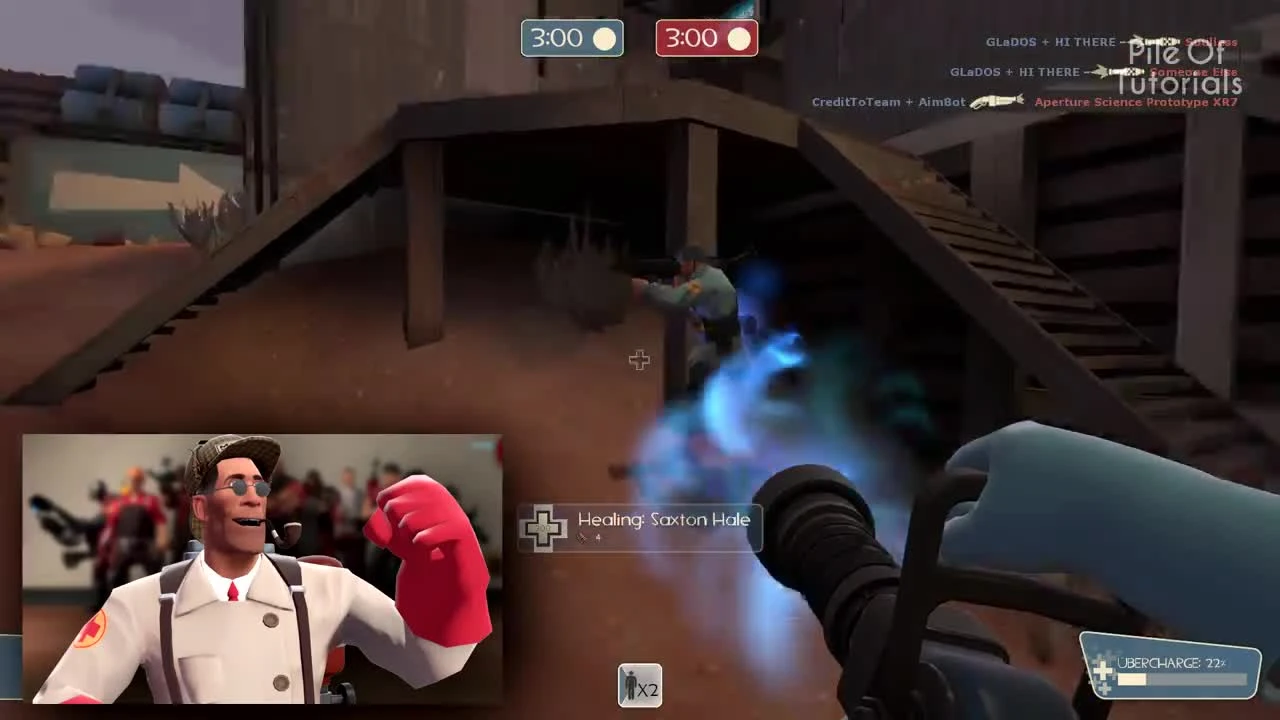
Task: Click the X2 player count icon
Action: 639,686
